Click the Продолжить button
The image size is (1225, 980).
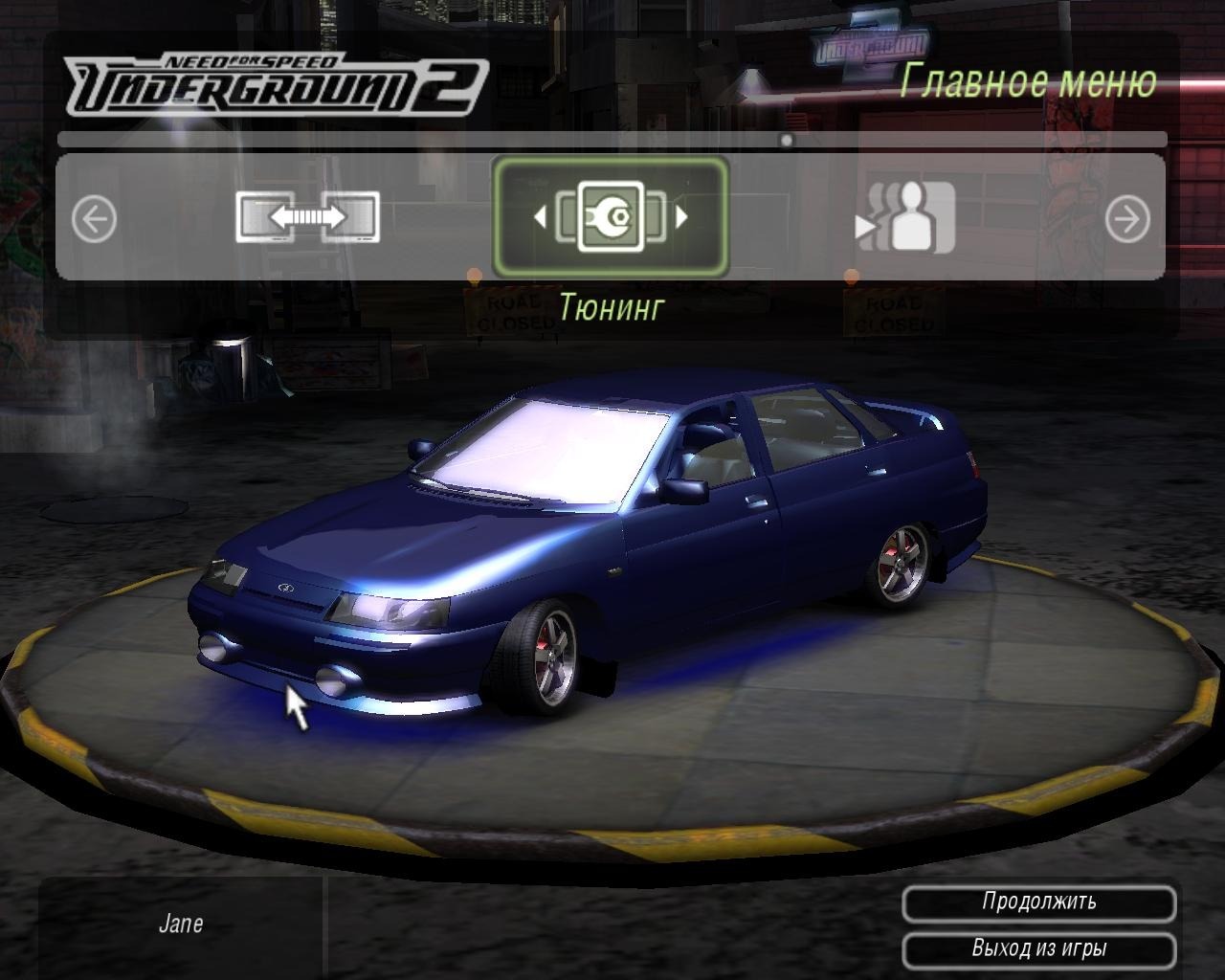coord(1038,902)
